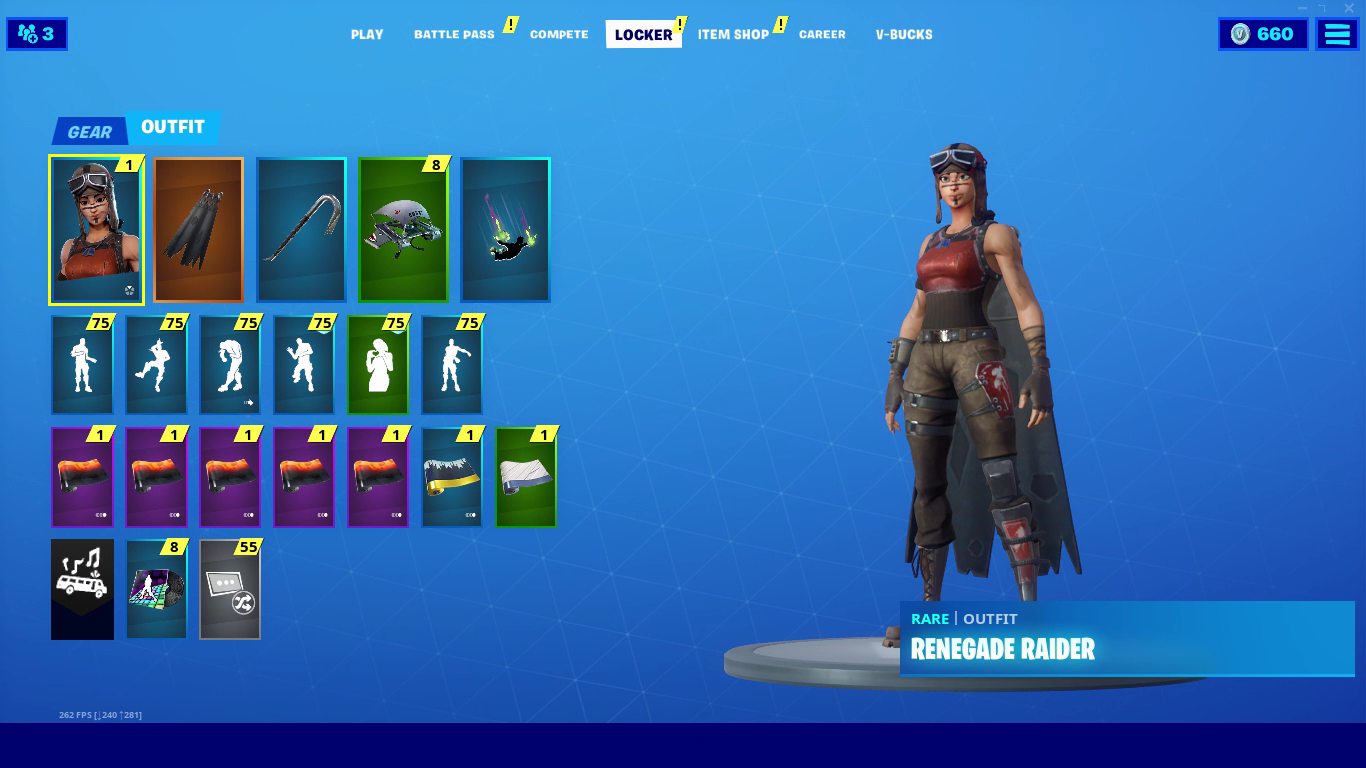This screenshot has height=768, width=1366.
Task: Open the glider slot with count 8
Action: point(402,230)
